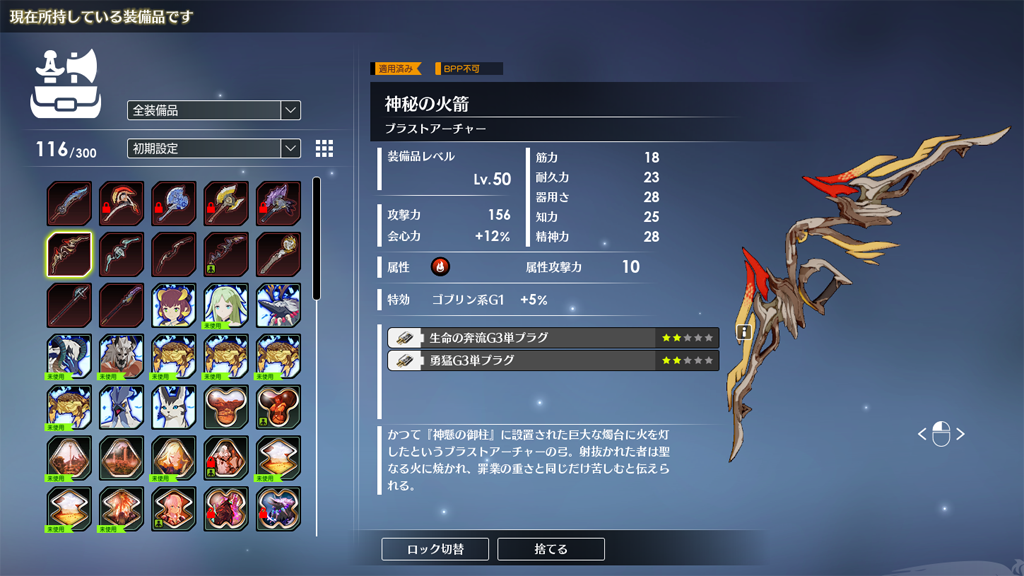Click the info icon beside the bow preview
Screen dimensions: 1024x576
743,332
